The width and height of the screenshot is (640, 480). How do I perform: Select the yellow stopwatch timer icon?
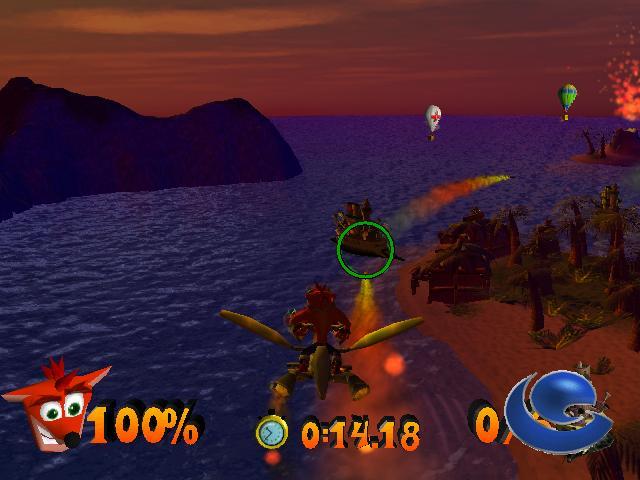271,432
